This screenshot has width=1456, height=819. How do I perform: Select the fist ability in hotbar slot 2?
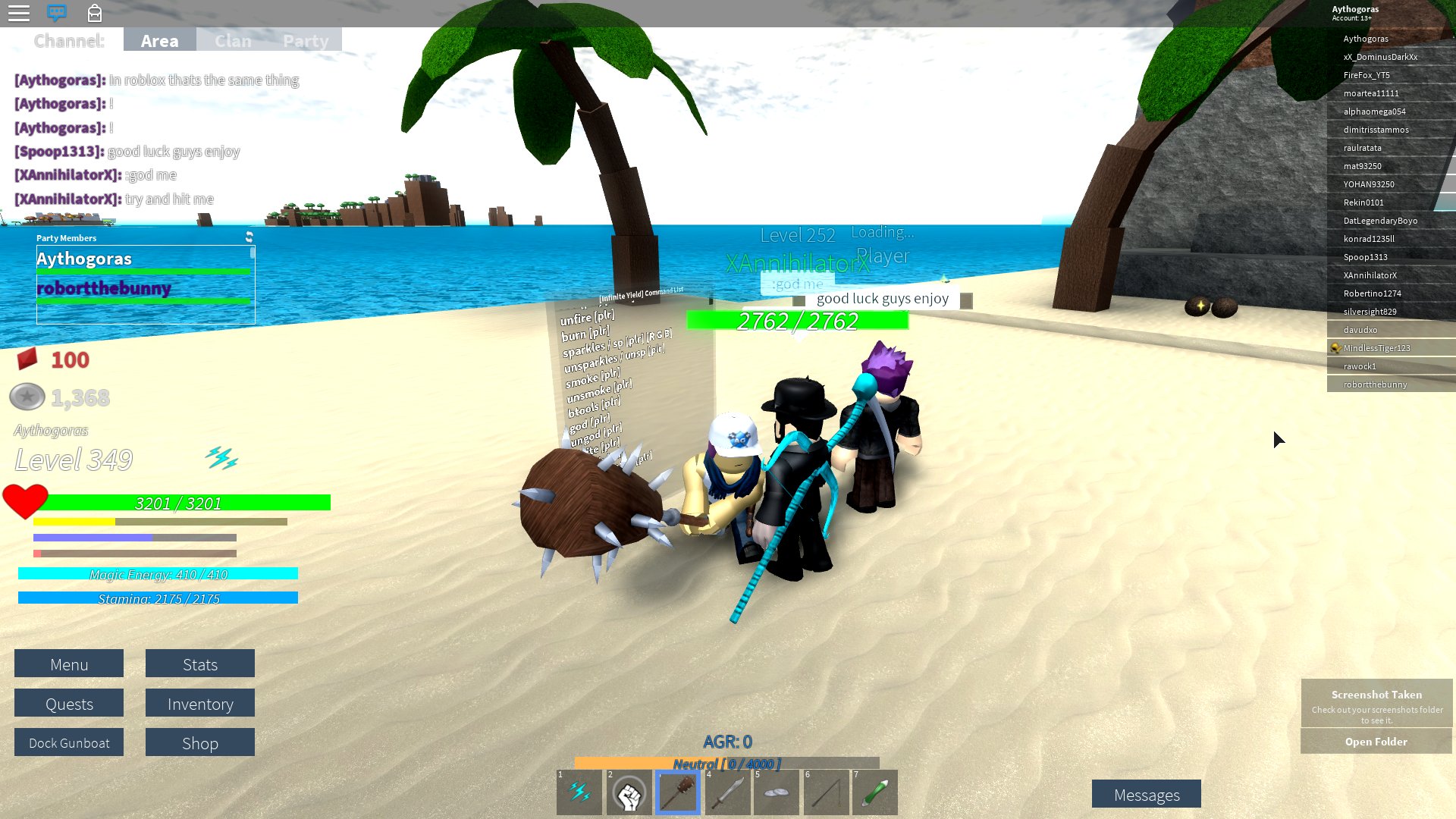(628, 792)
